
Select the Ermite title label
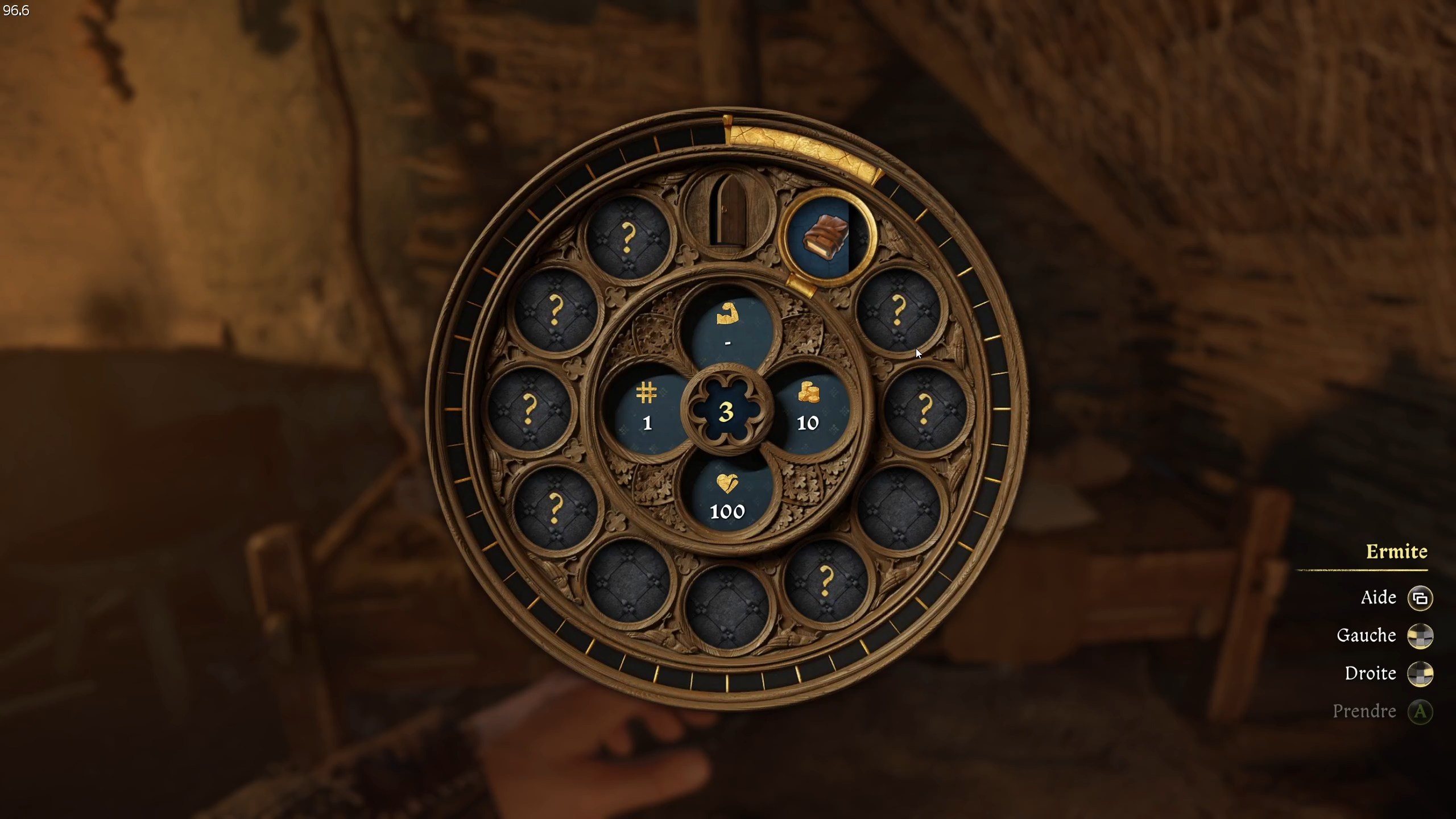(x=1397, y=551)
